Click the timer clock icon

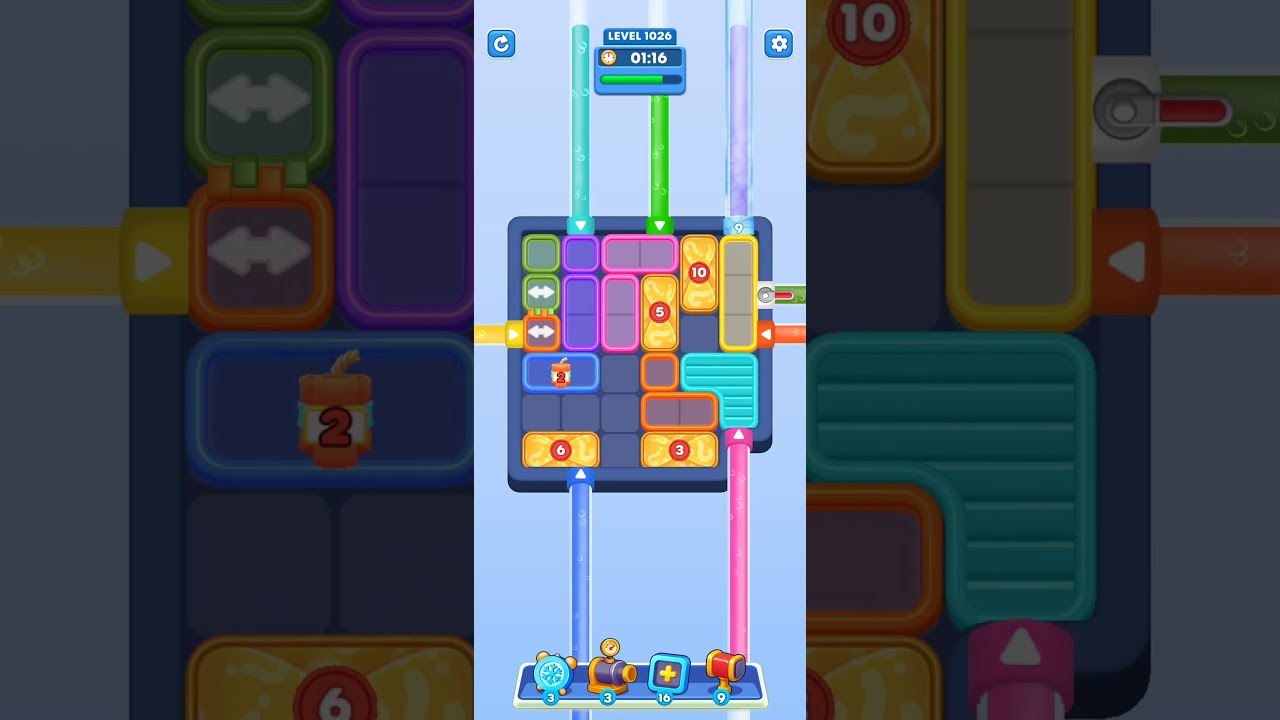(x=607, y=58)
